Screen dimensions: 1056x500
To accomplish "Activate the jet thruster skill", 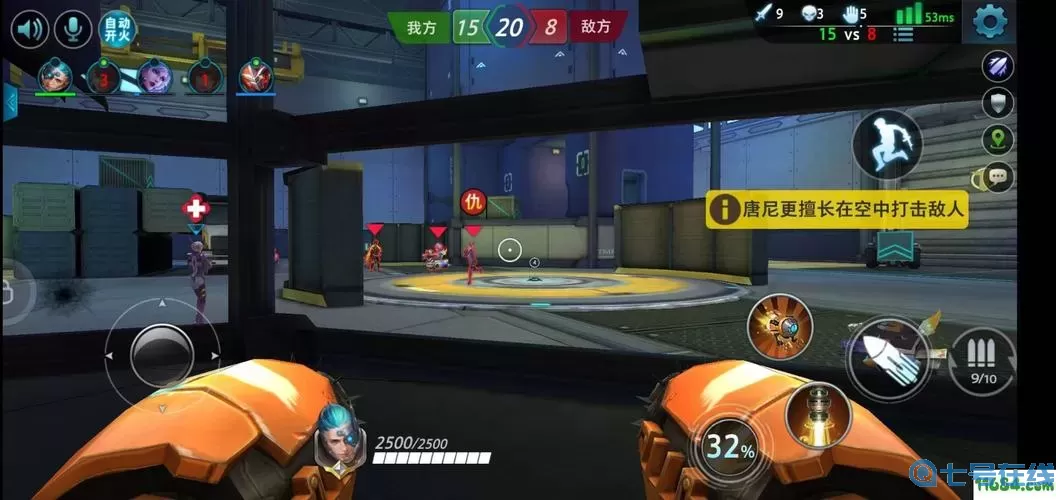I will click(818, 413).
